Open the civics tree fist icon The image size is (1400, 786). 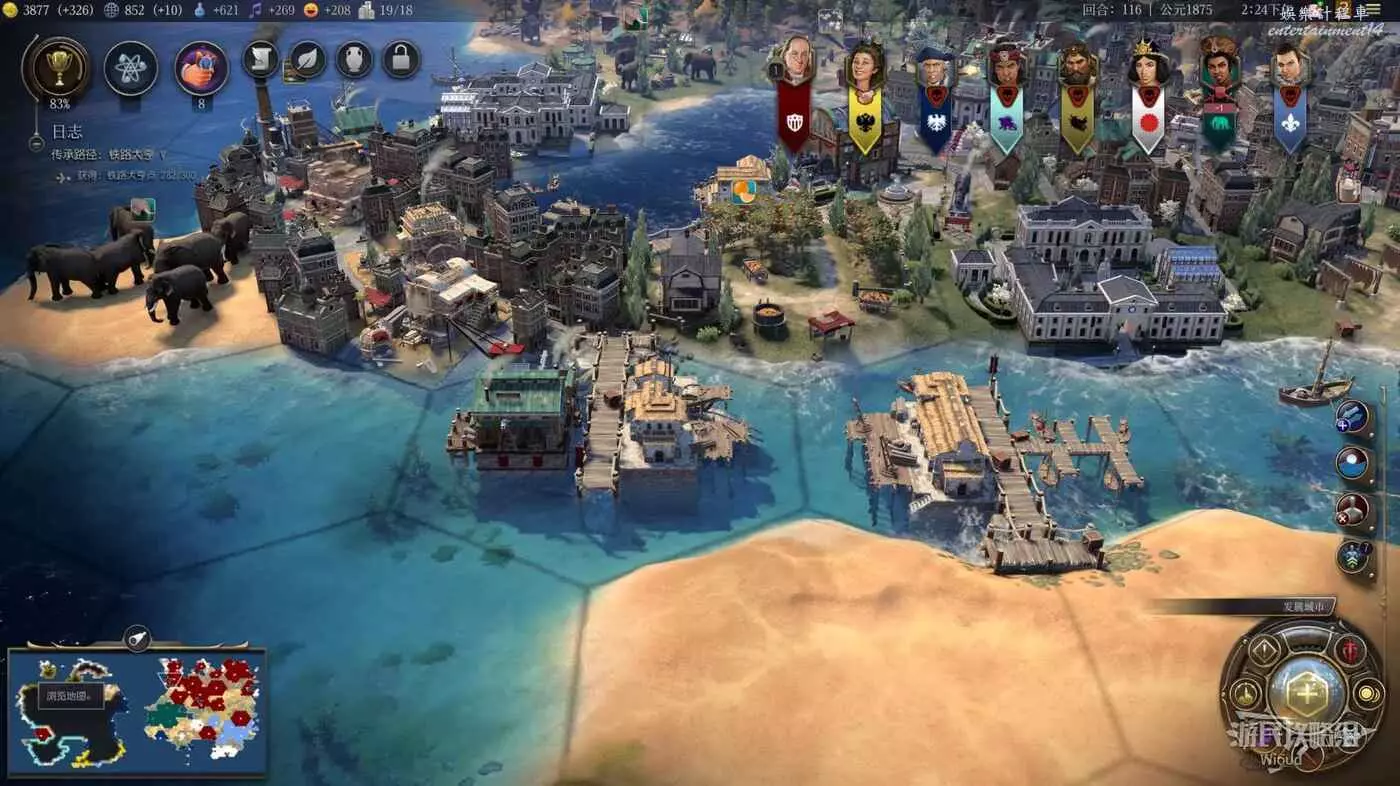coord(202,68)
